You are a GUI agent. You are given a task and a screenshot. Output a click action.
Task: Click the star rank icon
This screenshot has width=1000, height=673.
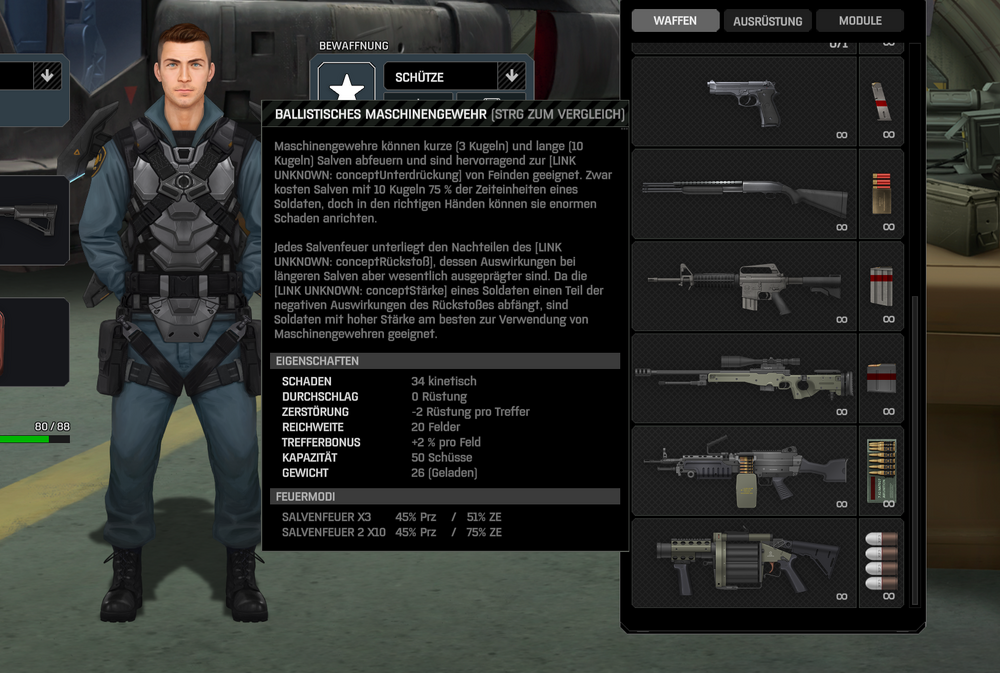click(346, 88)
